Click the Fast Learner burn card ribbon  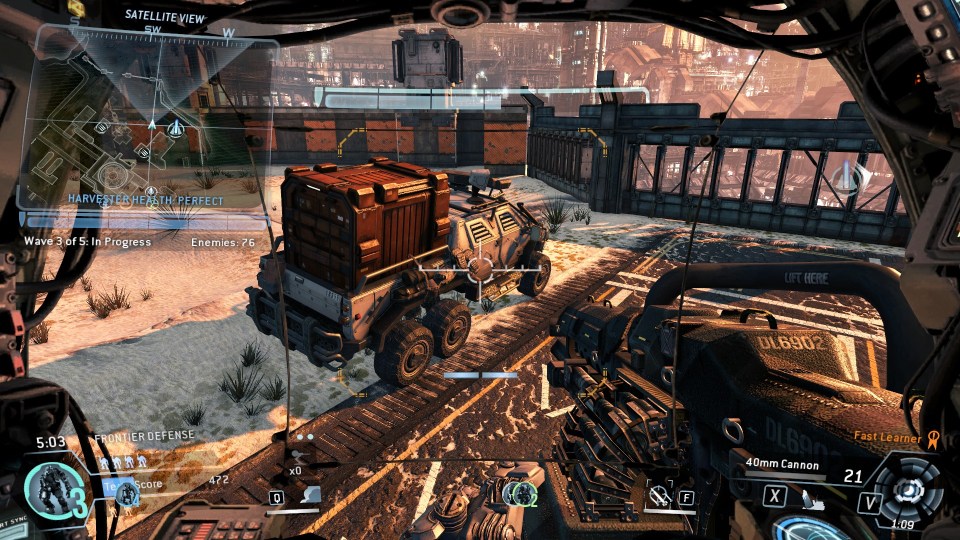(x=933, y=437)
